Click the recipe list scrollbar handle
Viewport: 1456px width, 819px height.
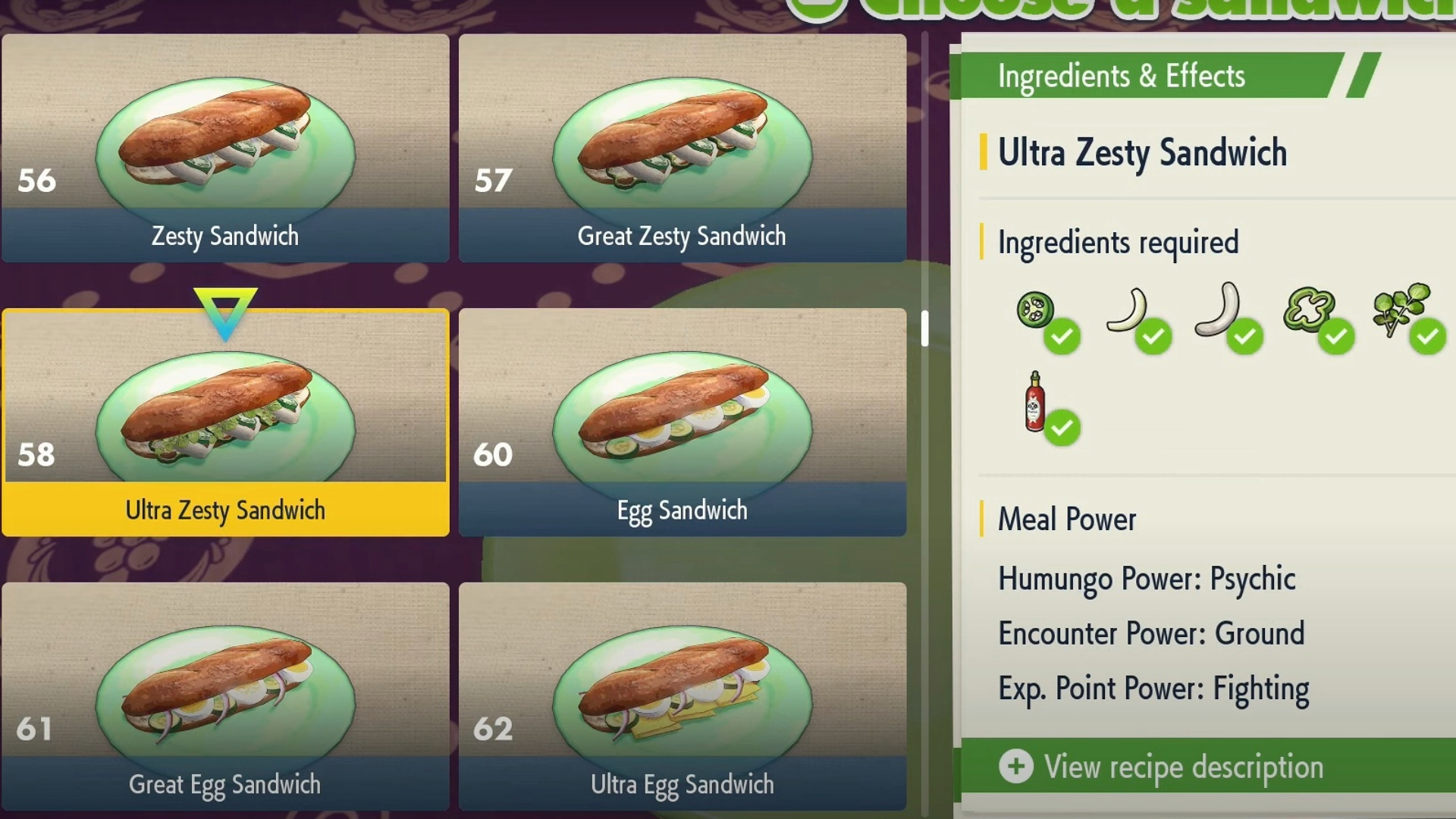[925, 328]
